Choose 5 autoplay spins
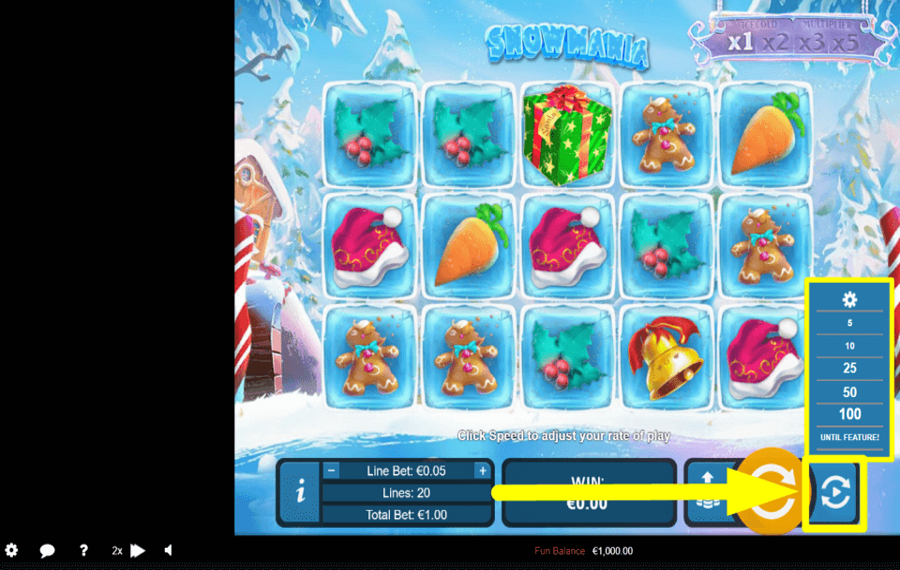Viewport: 900px width, 570px height. (850, 323)
